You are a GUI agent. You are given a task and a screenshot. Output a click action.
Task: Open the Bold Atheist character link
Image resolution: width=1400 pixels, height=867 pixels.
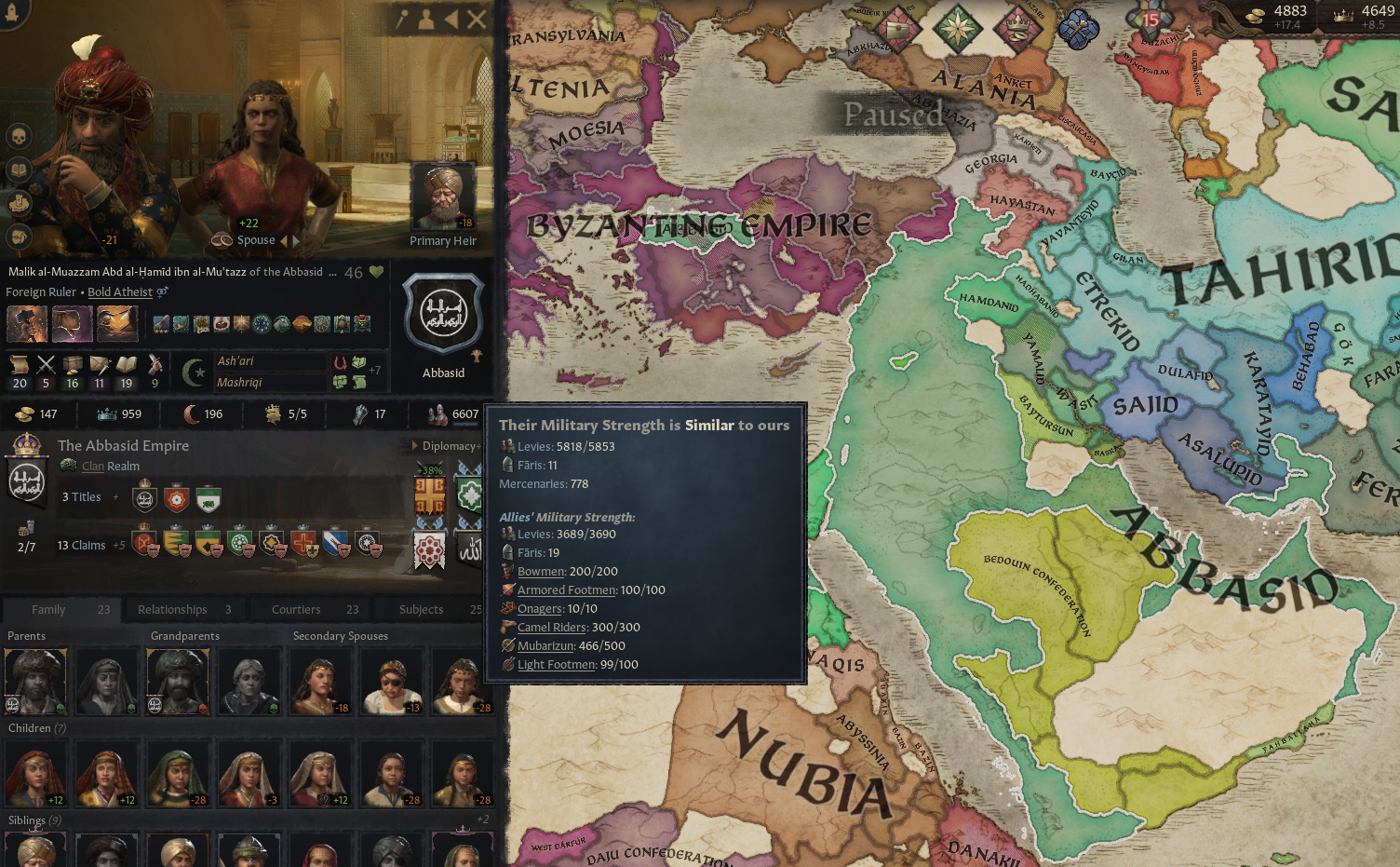click(x=119, y=291)
